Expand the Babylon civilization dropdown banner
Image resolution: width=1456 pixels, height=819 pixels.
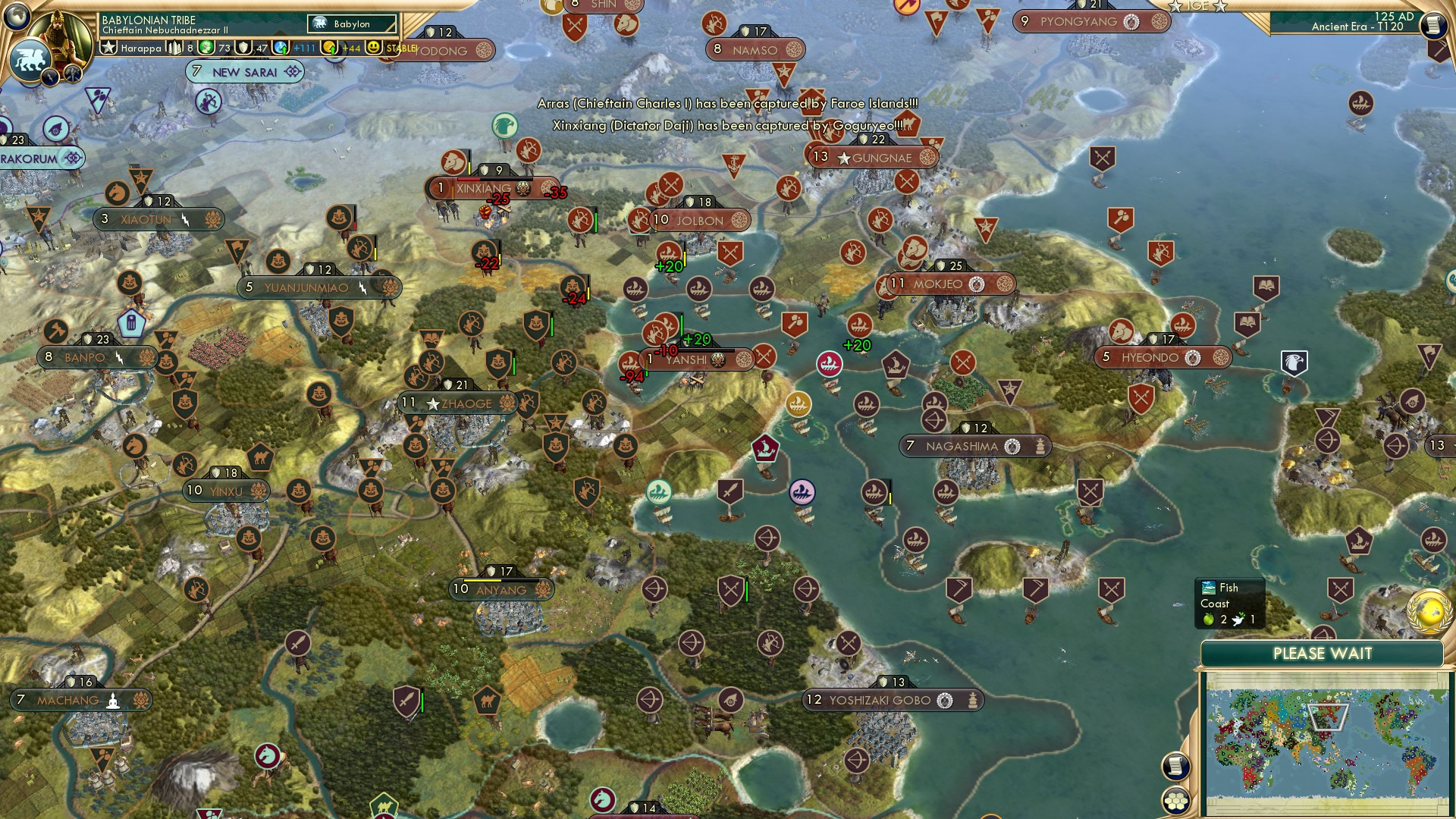pyautogui.click(x=351, y=24)
